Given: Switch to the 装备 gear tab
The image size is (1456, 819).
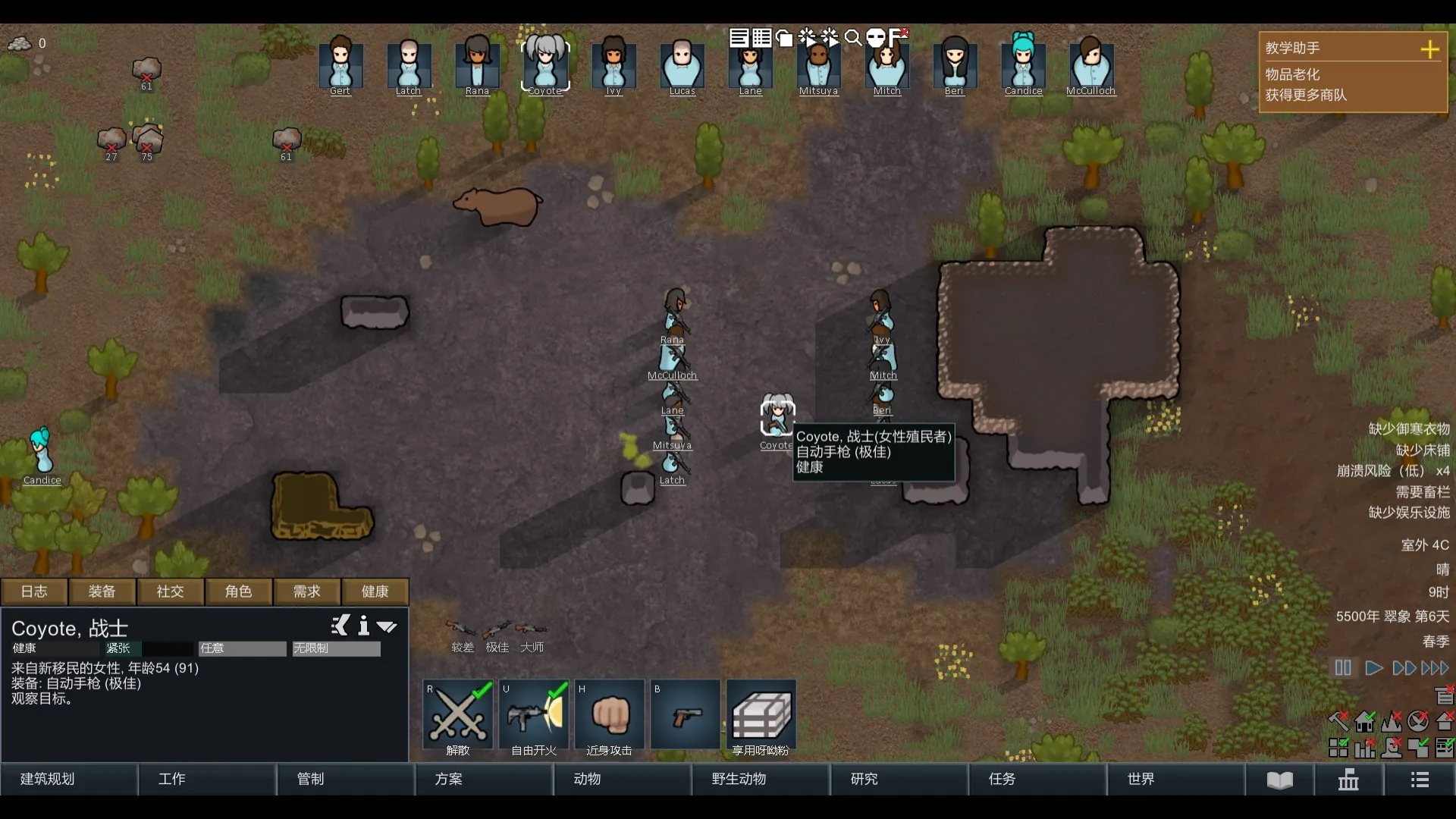Looking at the screenshot, I should [102, 591].
